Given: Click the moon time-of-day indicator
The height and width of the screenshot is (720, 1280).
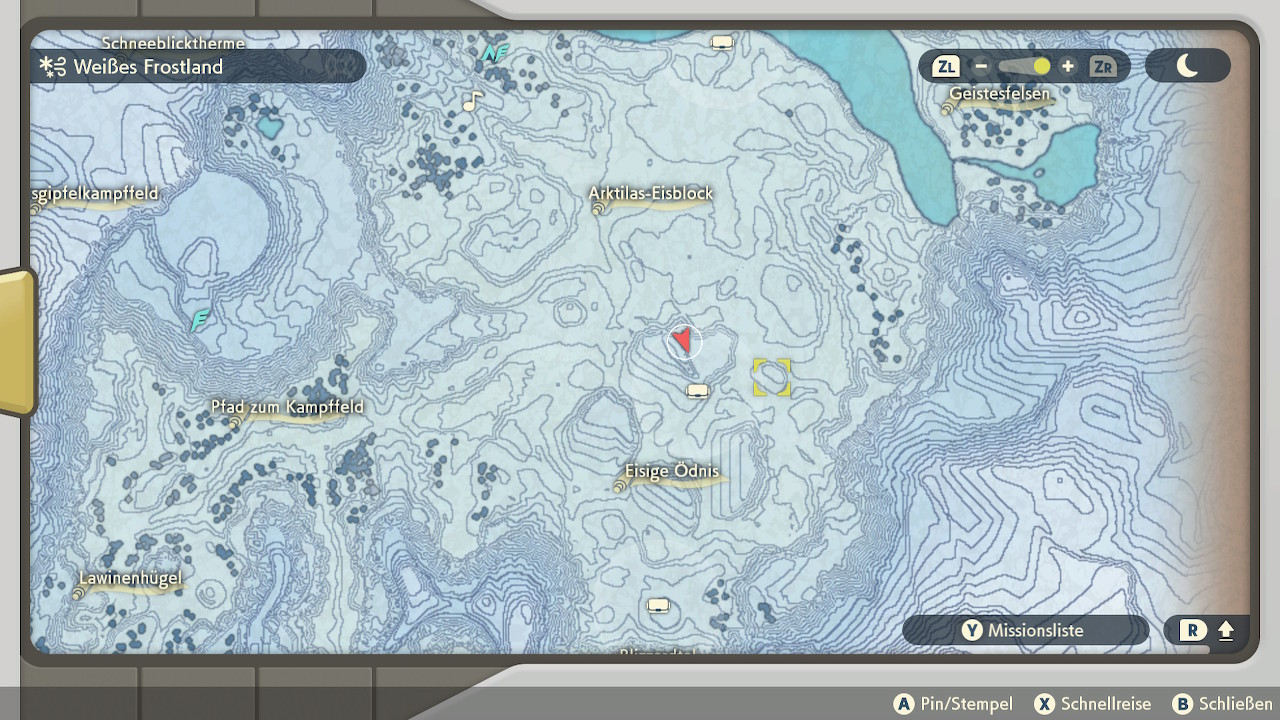Looking at the screenshot, I should tap(1187, 67).
